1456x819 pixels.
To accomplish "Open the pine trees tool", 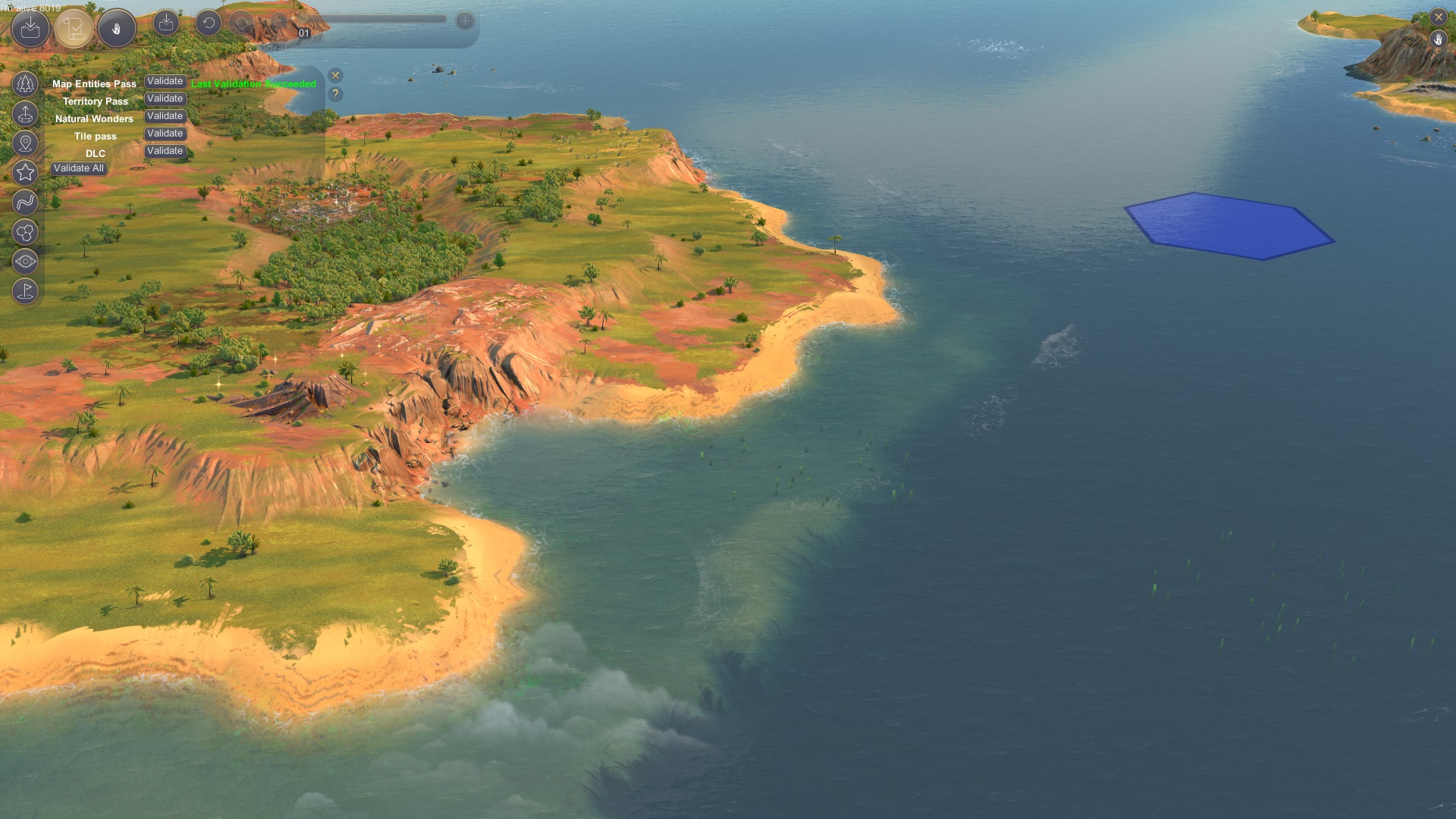I will 25,83.
